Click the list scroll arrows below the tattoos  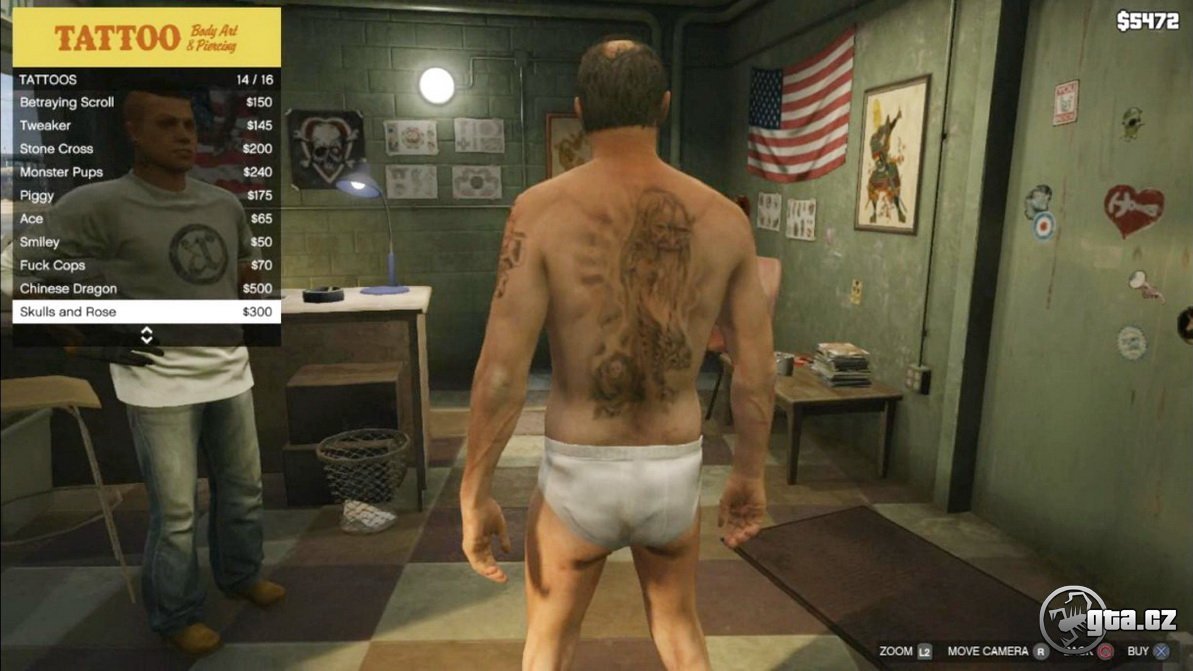146,335
